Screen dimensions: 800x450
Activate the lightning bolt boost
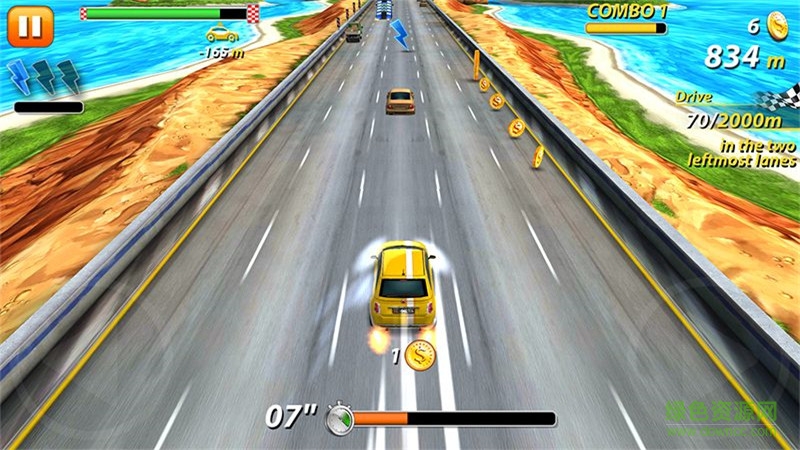point(44,78)
